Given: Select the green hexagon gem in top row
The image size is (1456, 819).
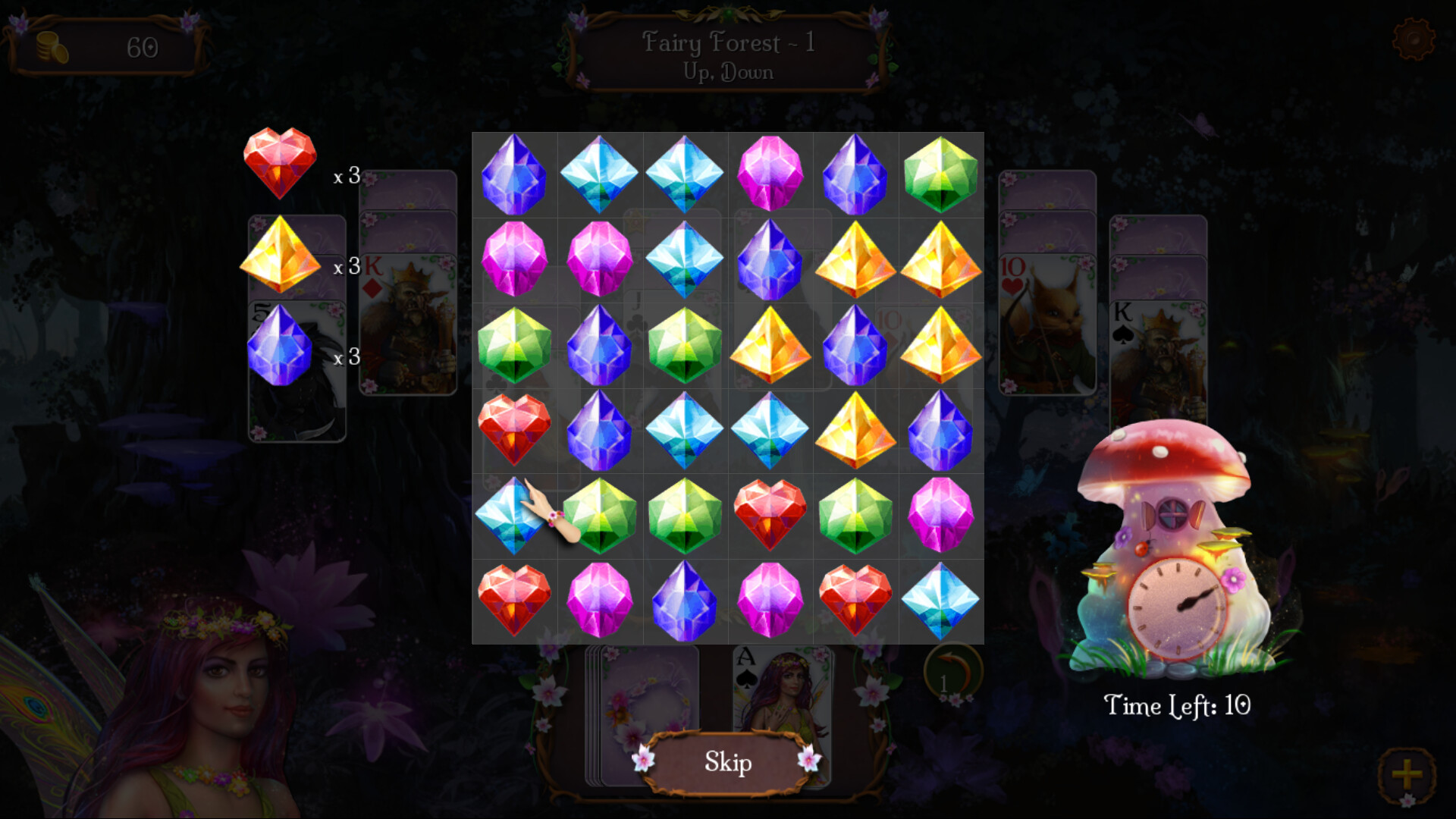Looking at the screenshot, I should [x=940, y=176].
